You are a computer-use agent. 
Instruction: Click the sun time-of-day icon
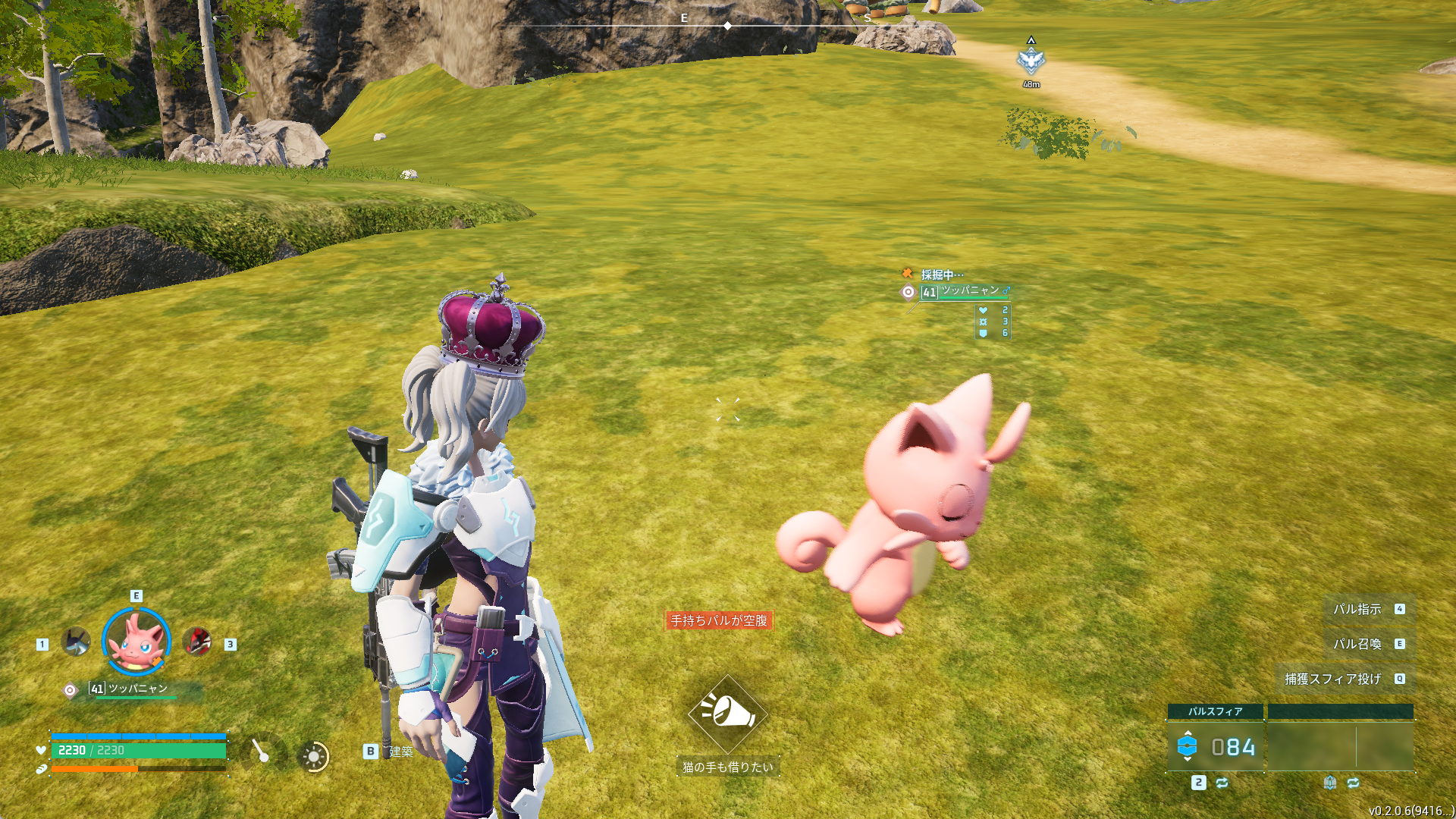[x=313, y=756]
